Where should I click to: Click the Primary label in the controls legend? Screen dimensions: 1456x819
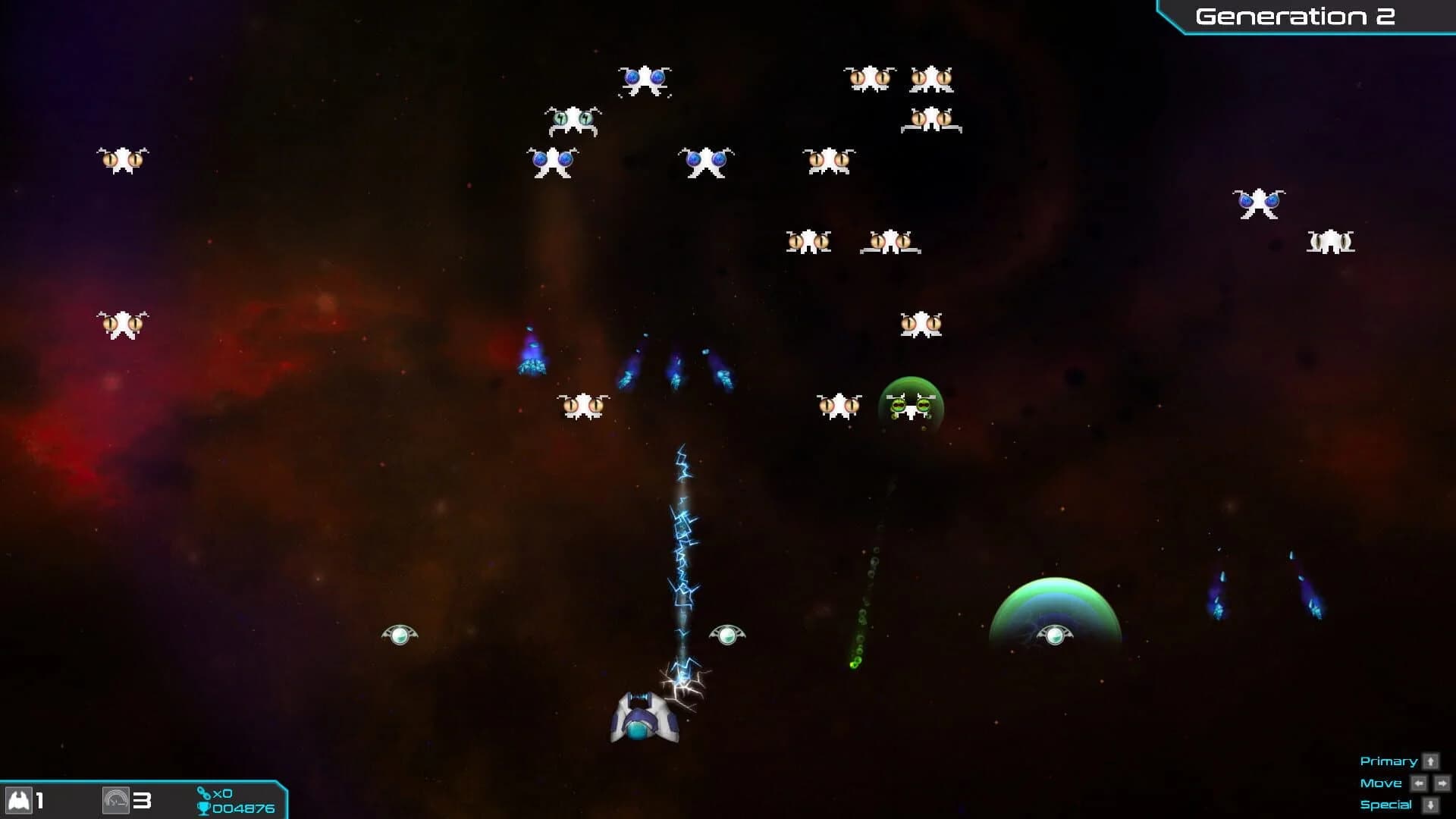(1389, 761)
